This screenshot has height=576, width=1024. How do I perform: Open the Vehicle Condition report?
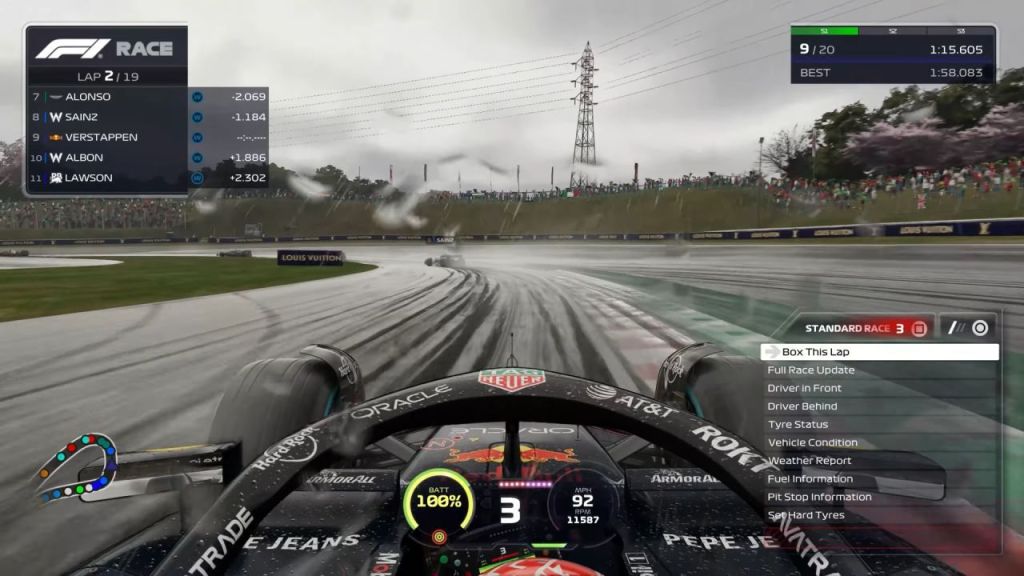point(878,442)
